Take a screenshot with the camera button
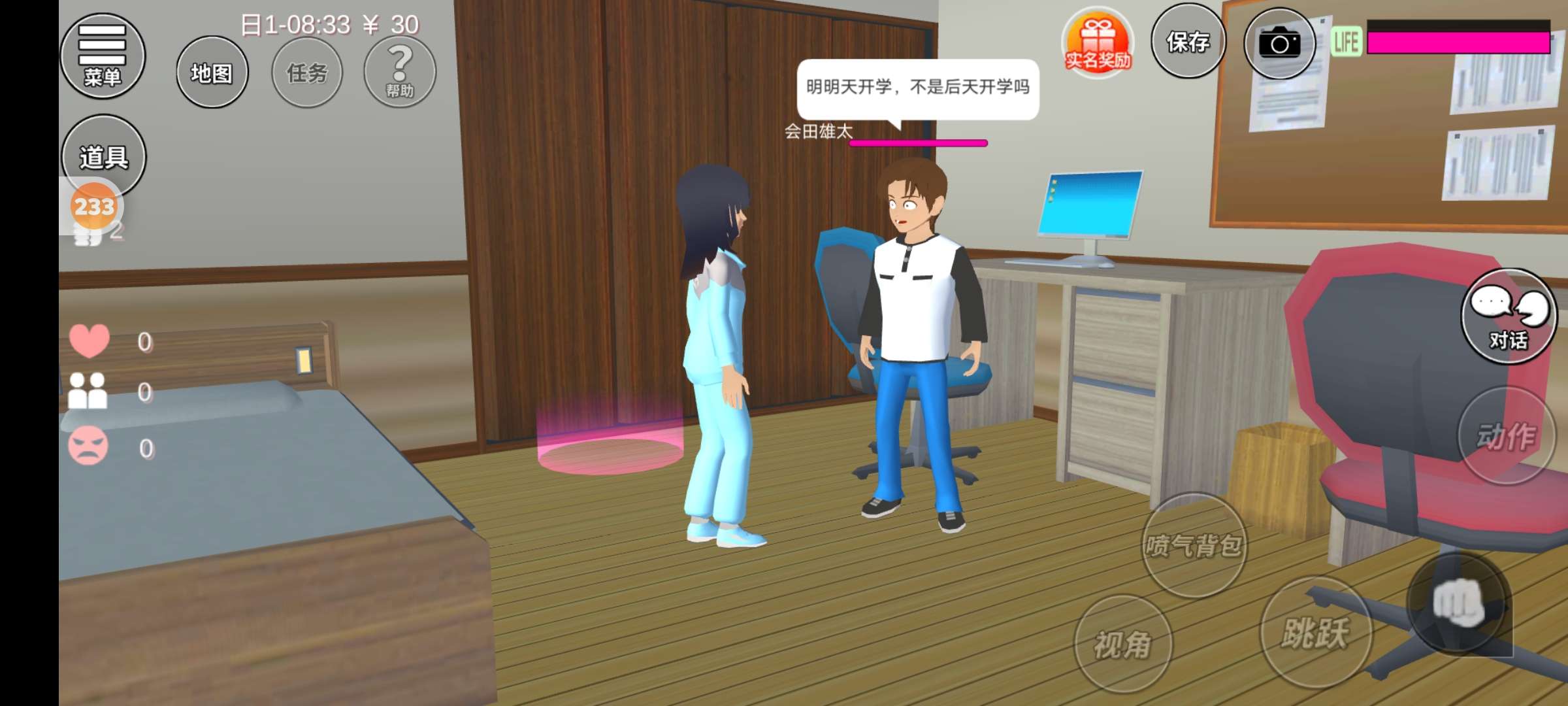 [1279, 44]
